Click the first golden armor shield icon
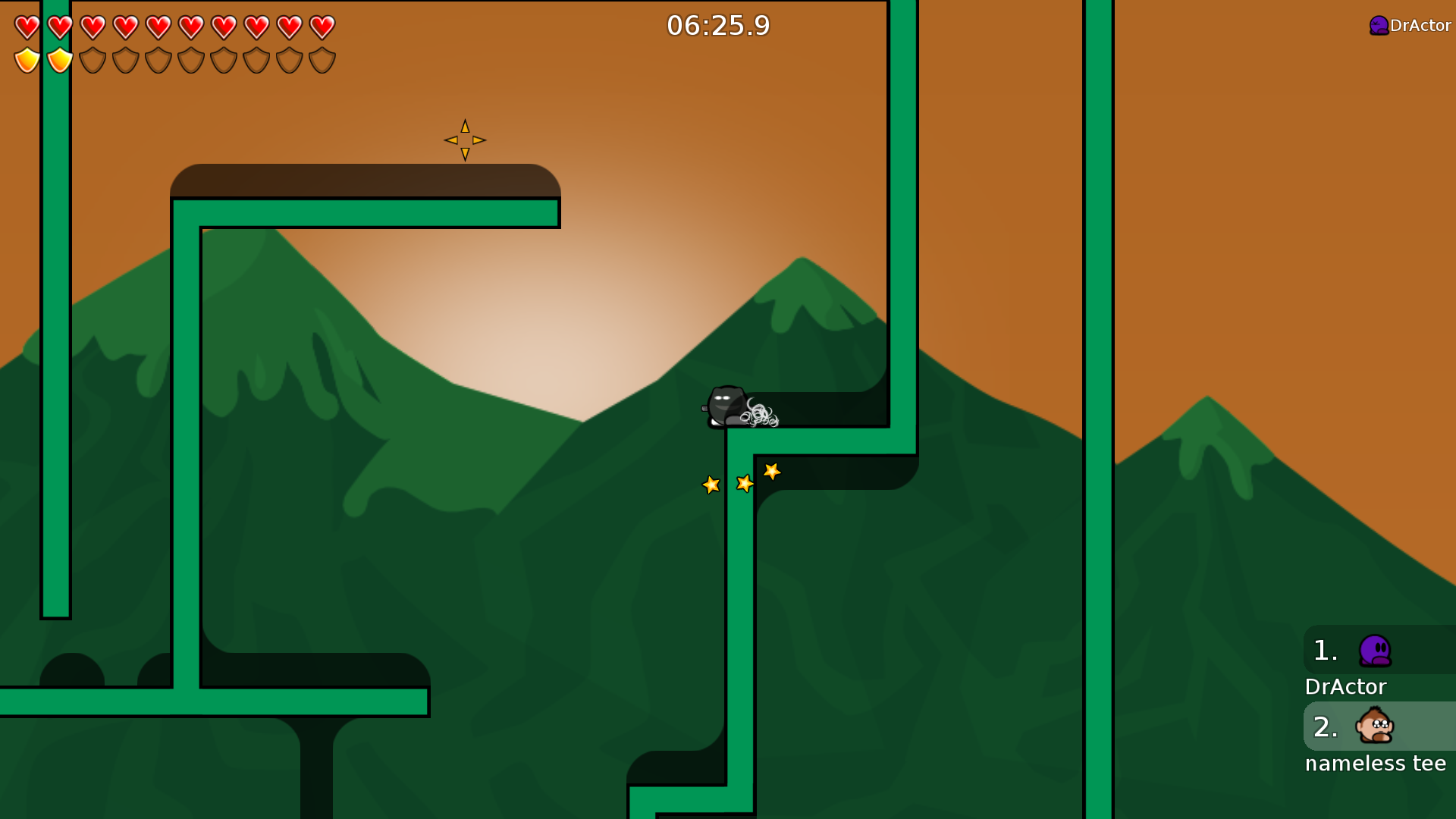Viewport: 1456px width, 819px height. click(x=26, y=60)
